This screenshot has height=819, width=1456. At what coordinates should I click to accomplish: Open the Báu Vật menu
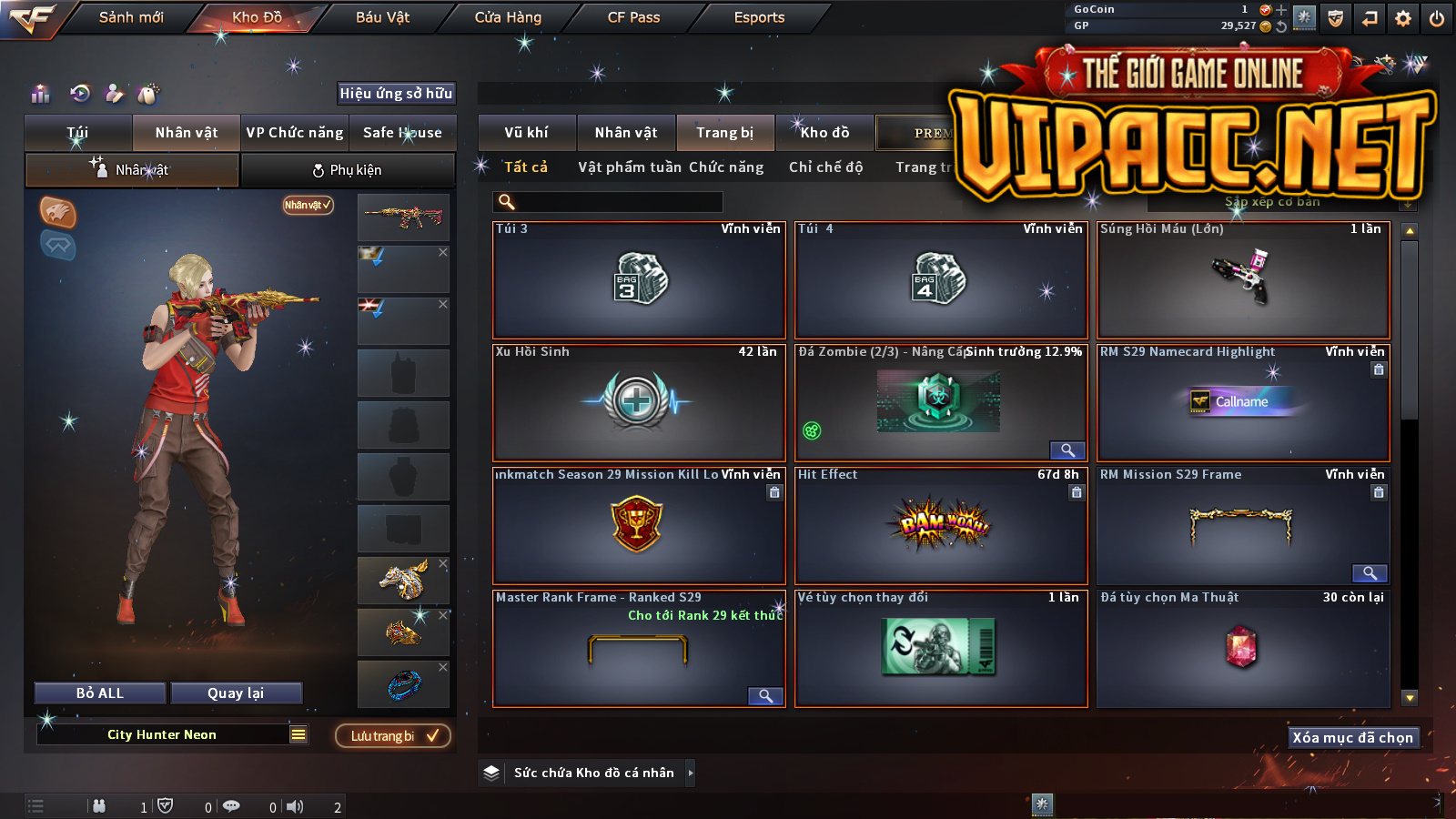pos(382,17)
